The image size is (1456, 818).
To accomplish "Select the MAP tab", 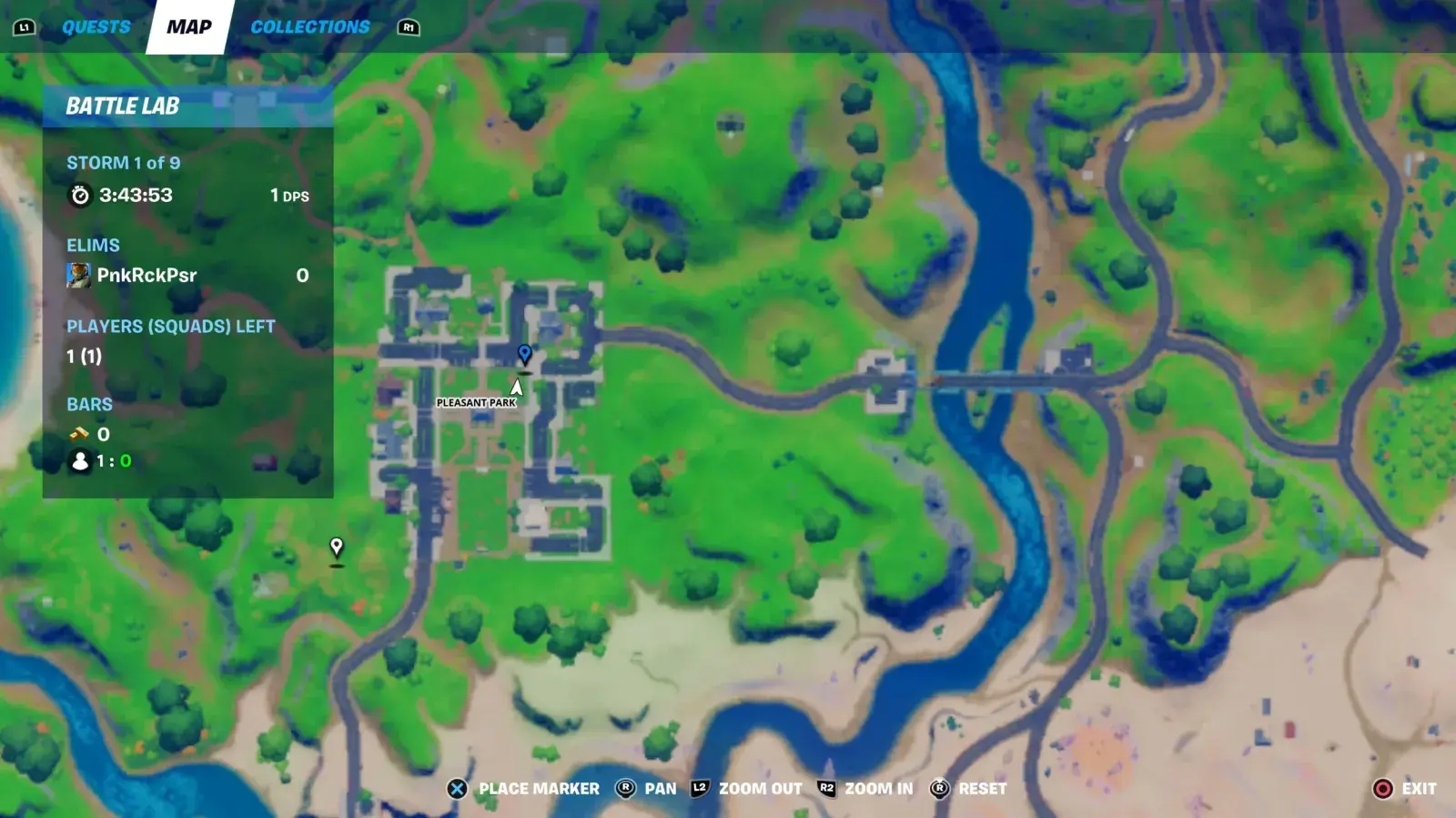I will click(x=188, y=26).
